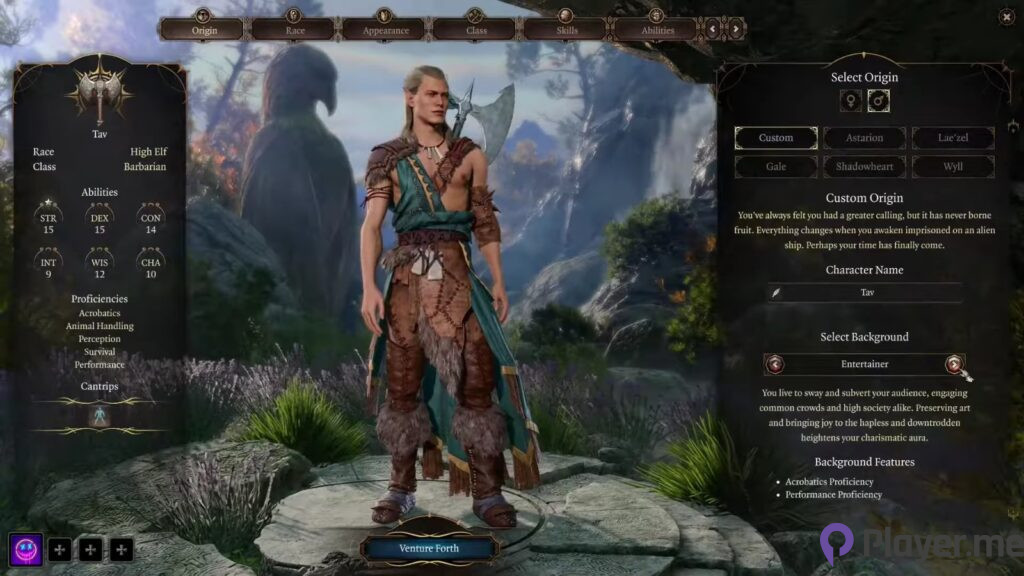The image size is (1024, 576).
Task: Click the next tabs arrow
Action: click(x=737, y=29)
